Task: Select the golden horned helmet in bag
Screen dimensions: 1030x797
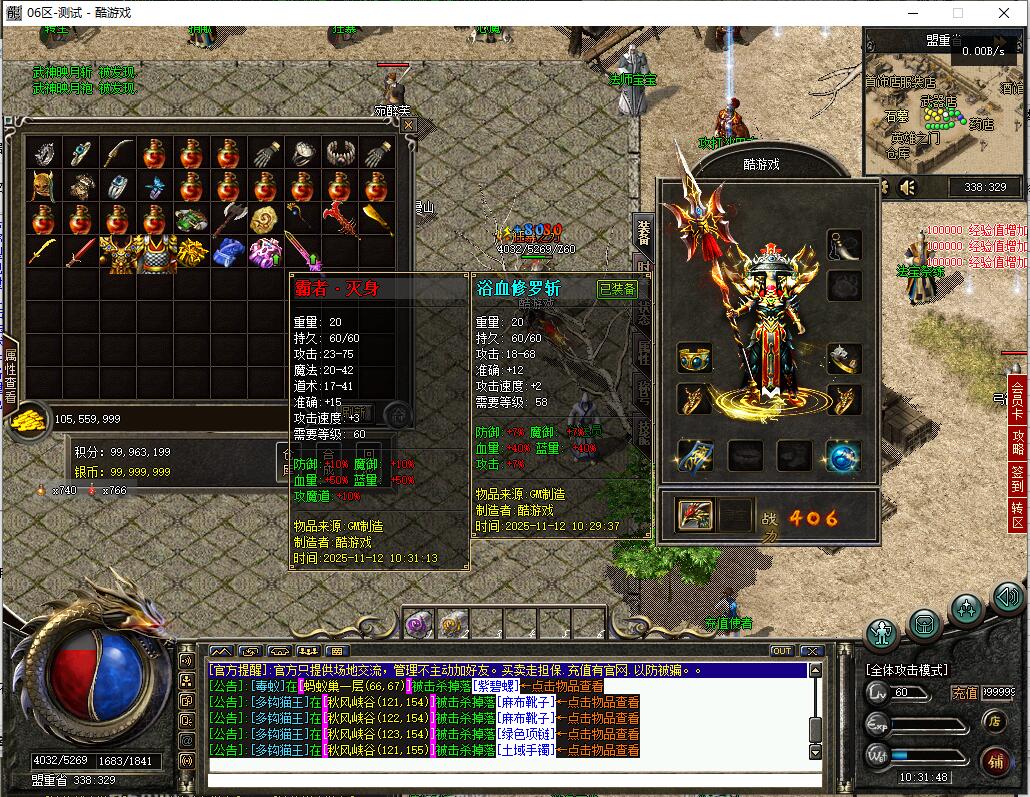Action: pyautogui.click(x=43, y=186)
